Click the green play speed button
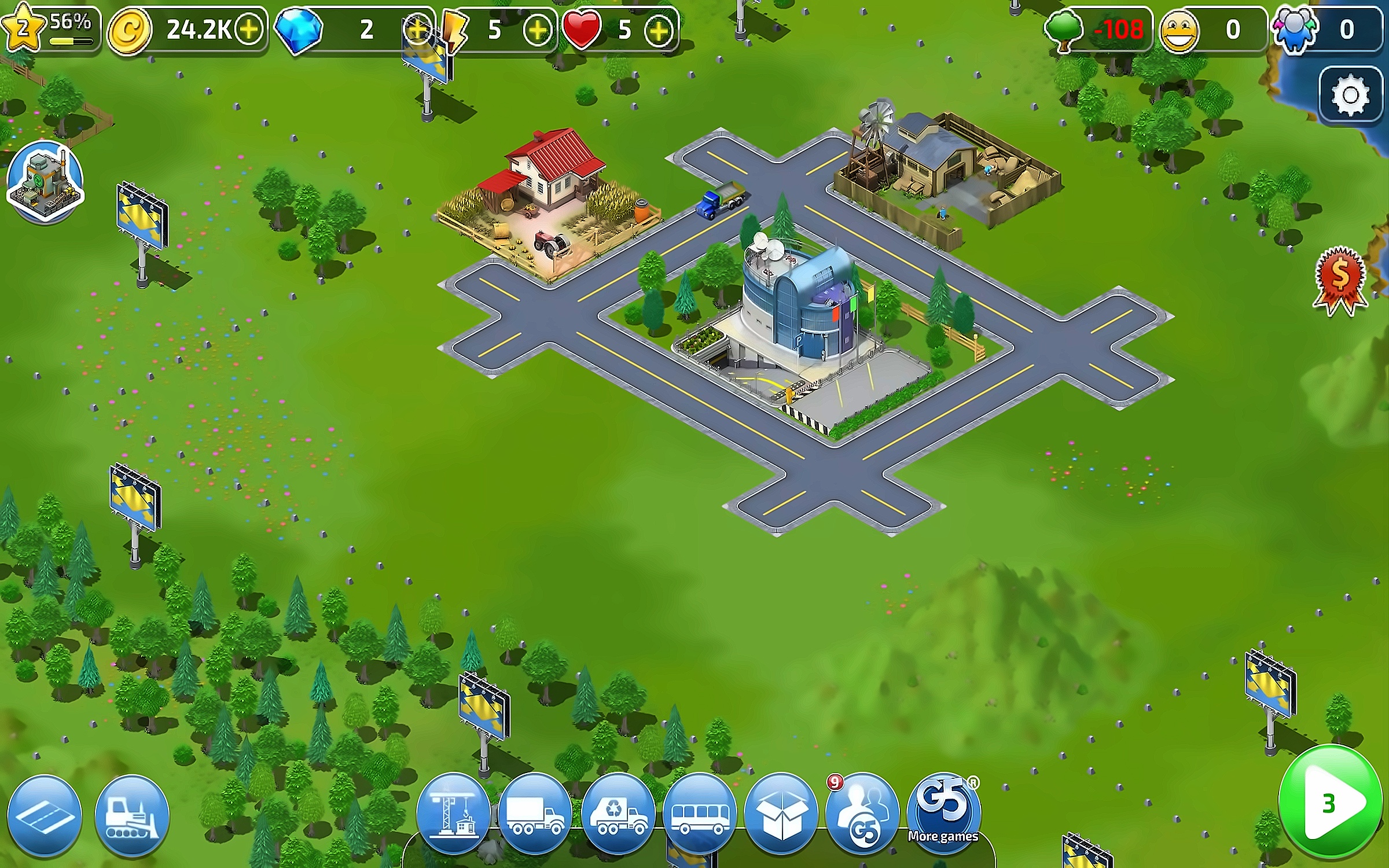 (1331, 803)
